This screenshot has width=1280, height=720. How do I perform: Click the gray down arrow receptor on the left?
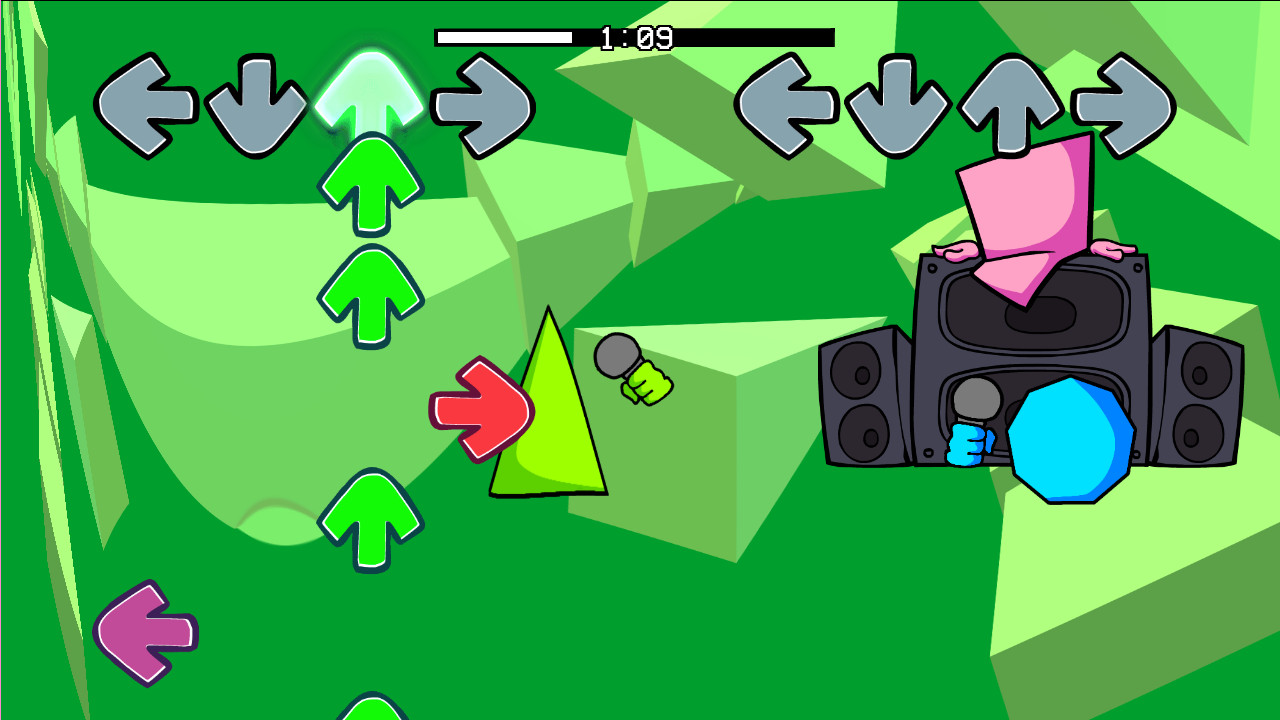(258, 101)
